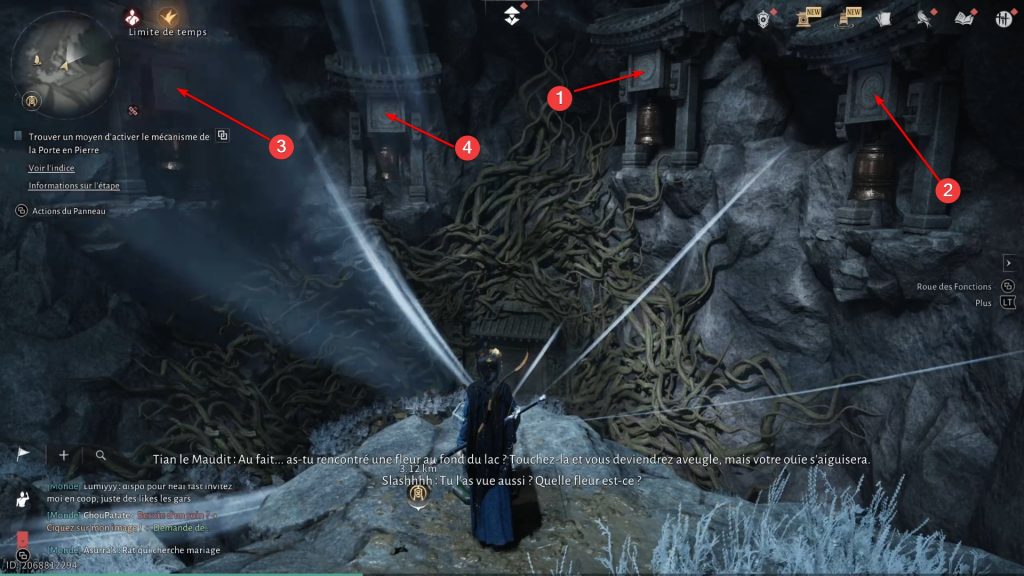Screen dimensions: 1024x576
Task: Expand the arrow above Roue des Fonctions
Action: (x=1008, y=262)
